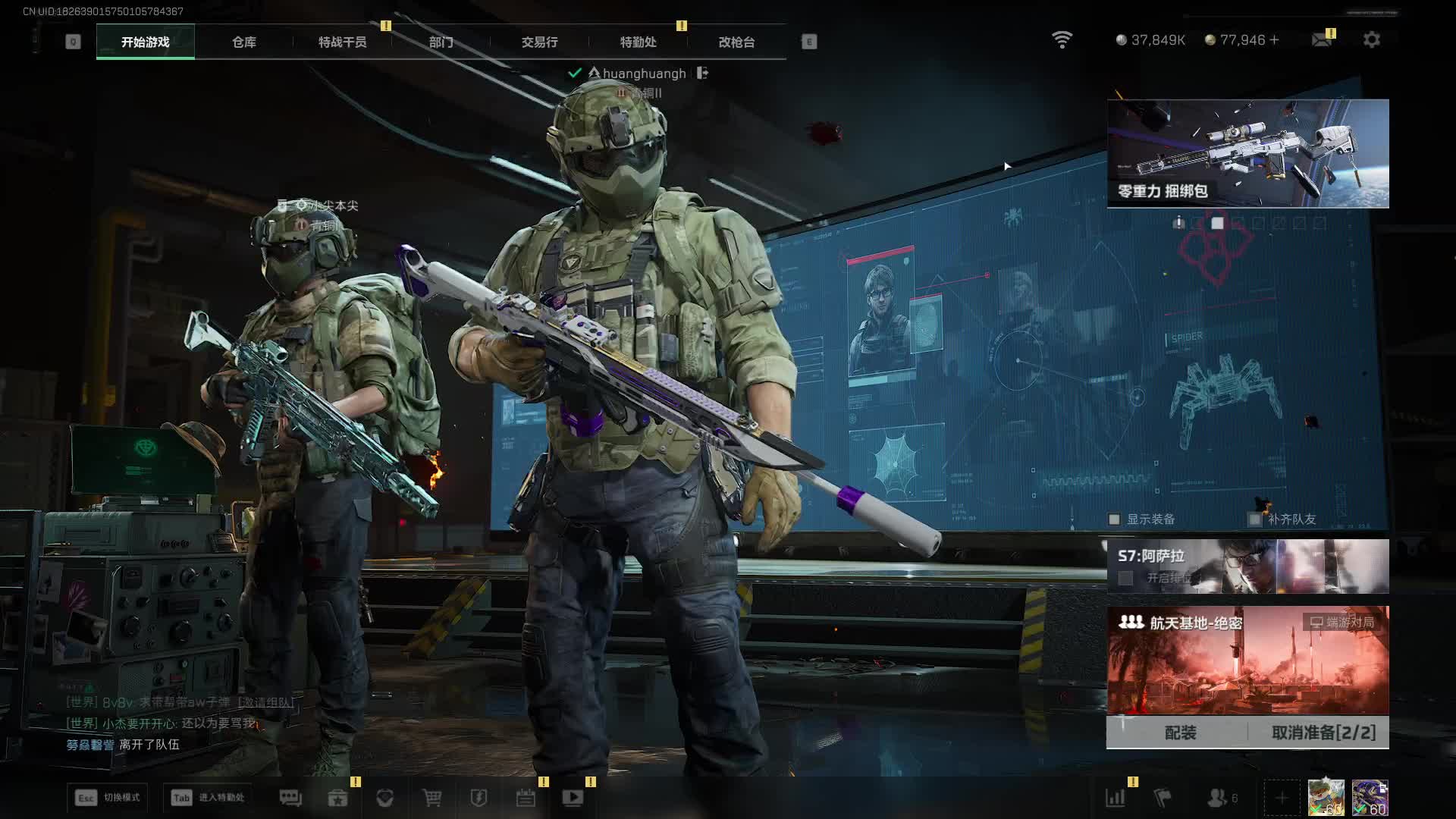The height and width of the screenshot is (819, 1456).
Task: Switch to the 特战干员 operators tab
Action: [342, 42]
